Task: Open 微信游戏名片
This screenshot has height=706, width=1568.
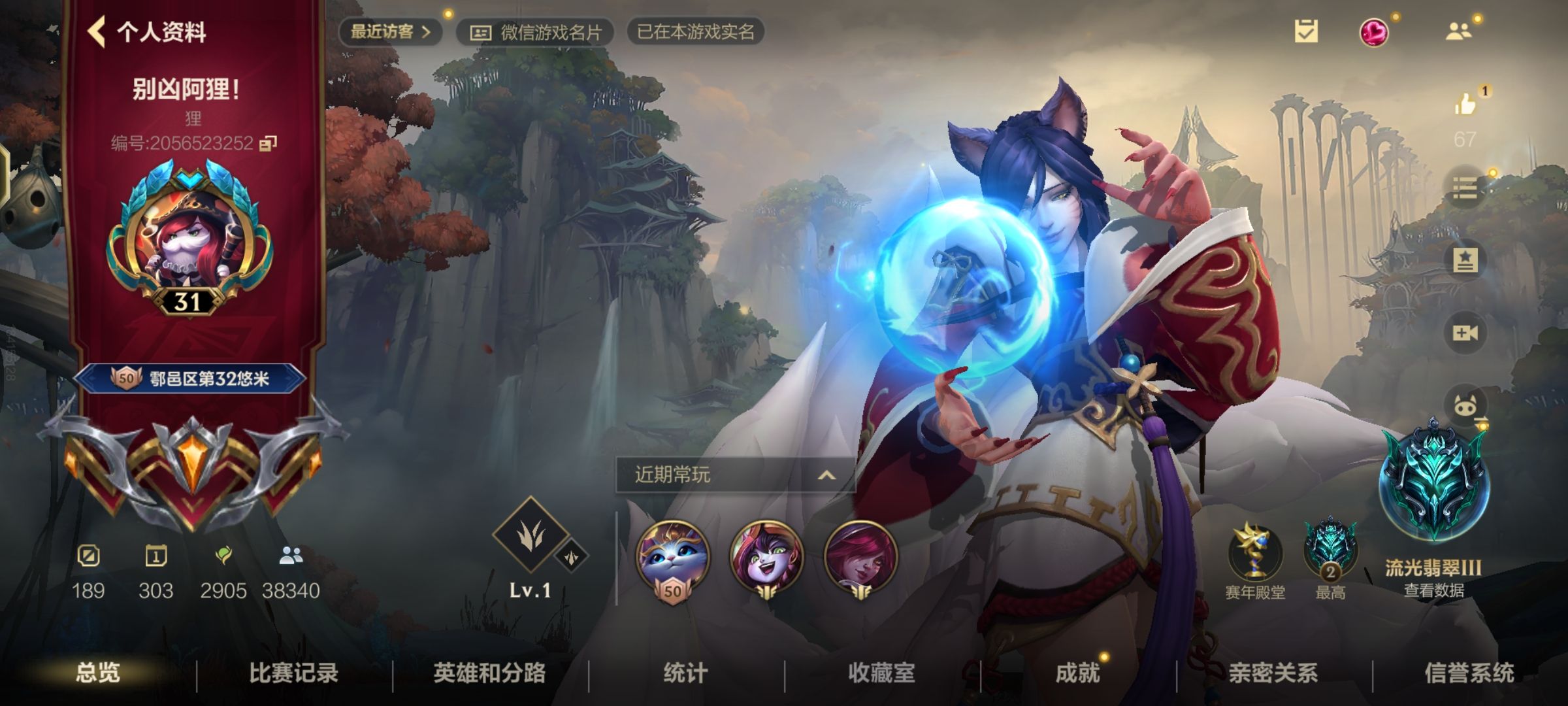Action: click(536, 33)
